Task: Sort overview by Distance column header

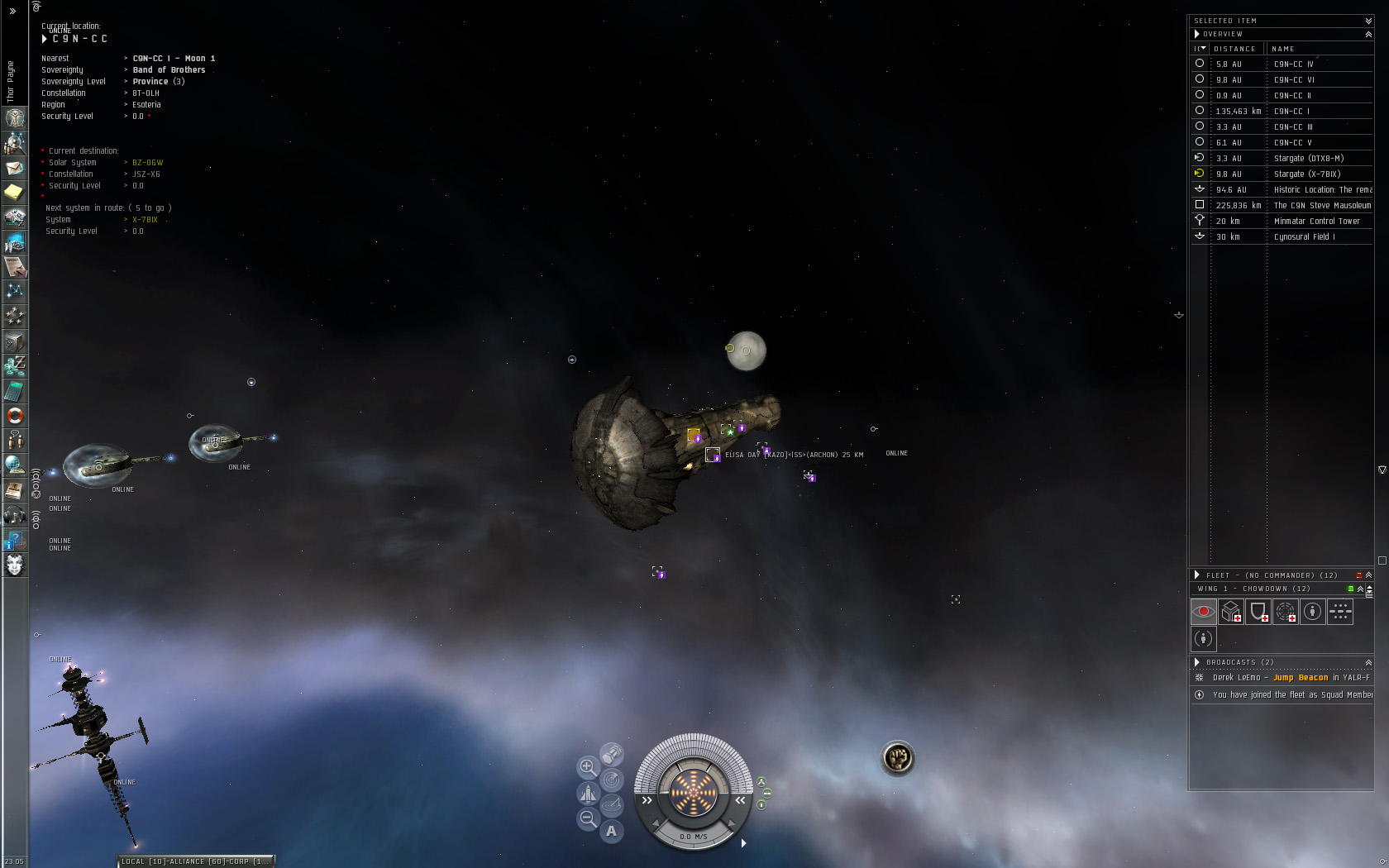Action: 1234,49
